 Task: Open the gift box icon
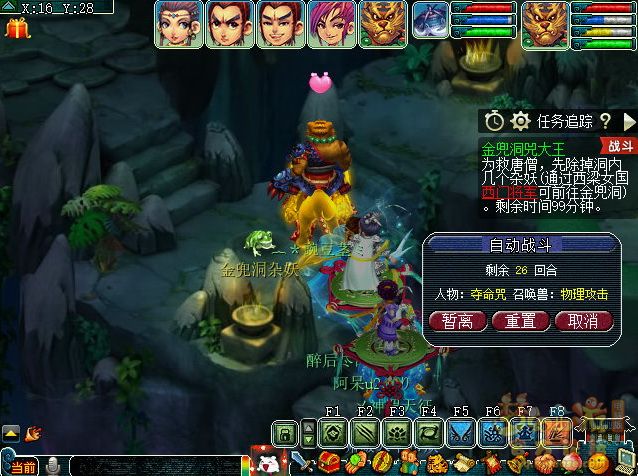pos(17,26)
